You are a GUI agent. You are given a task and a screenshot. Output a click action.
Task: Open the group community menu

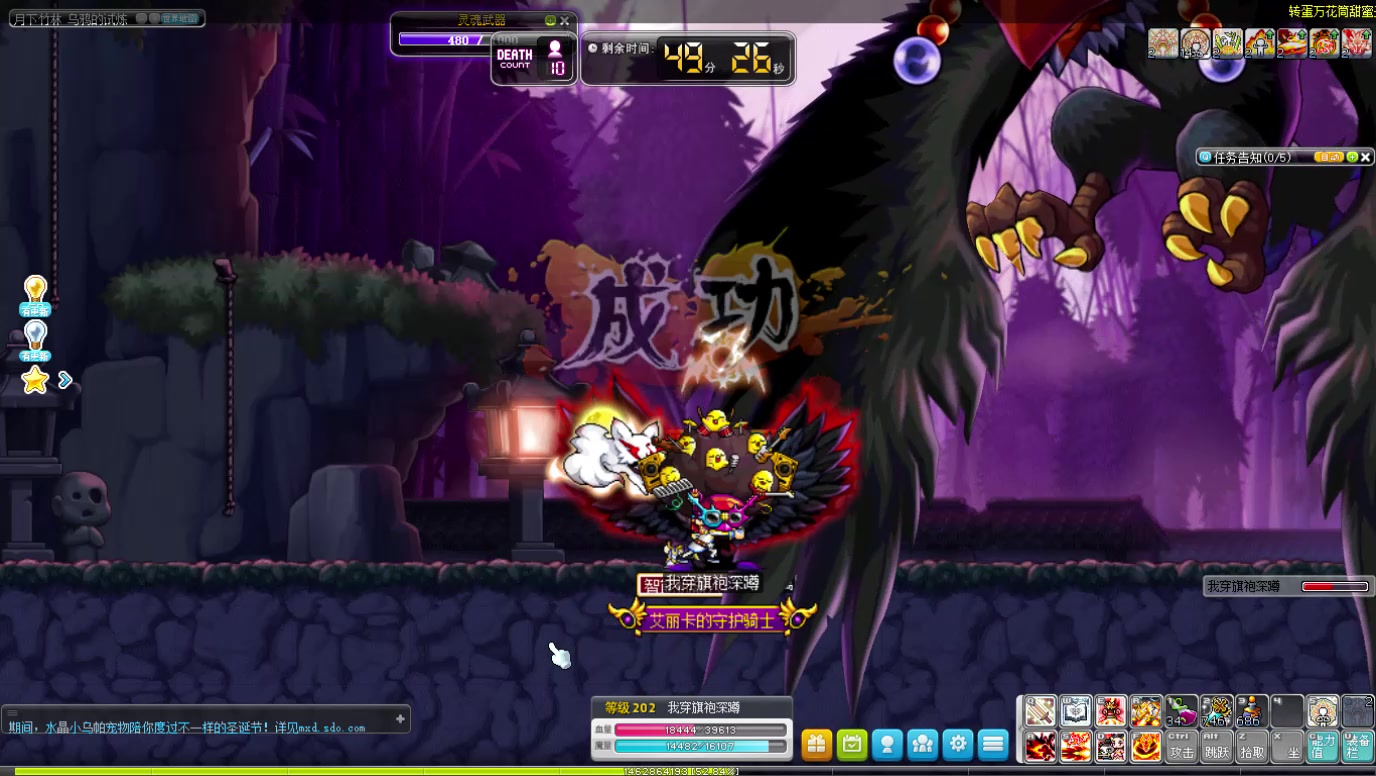pyautogui.click(x=922, y=744)
